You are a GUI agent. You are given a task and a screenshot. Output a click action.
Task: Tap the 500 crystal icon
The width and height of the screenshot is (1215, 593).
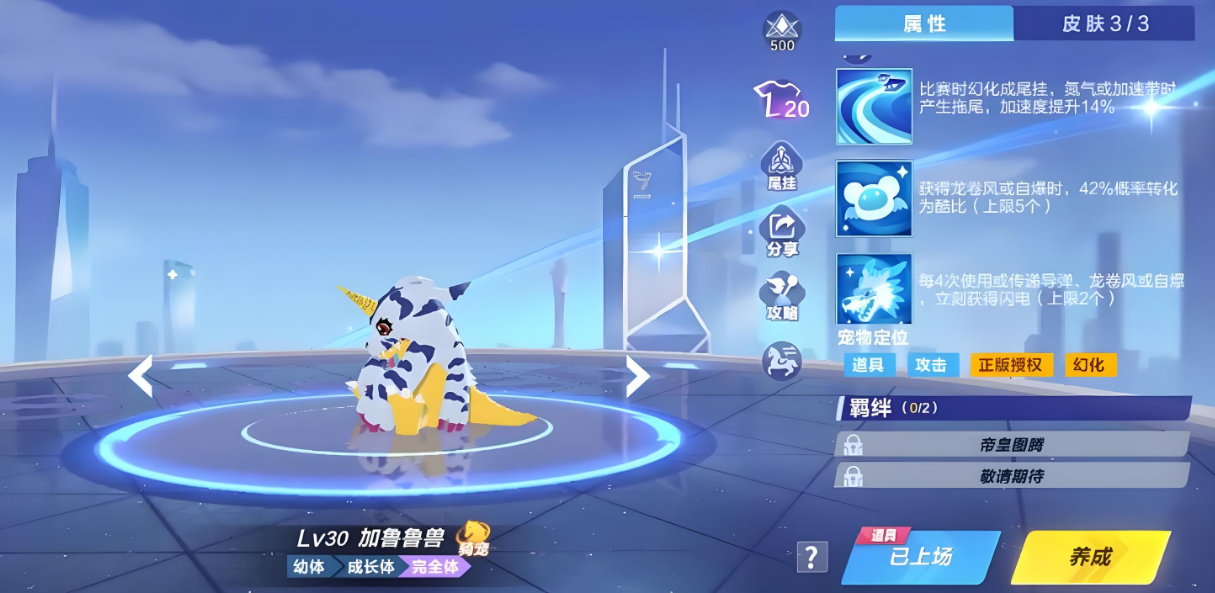click(781, 30)
